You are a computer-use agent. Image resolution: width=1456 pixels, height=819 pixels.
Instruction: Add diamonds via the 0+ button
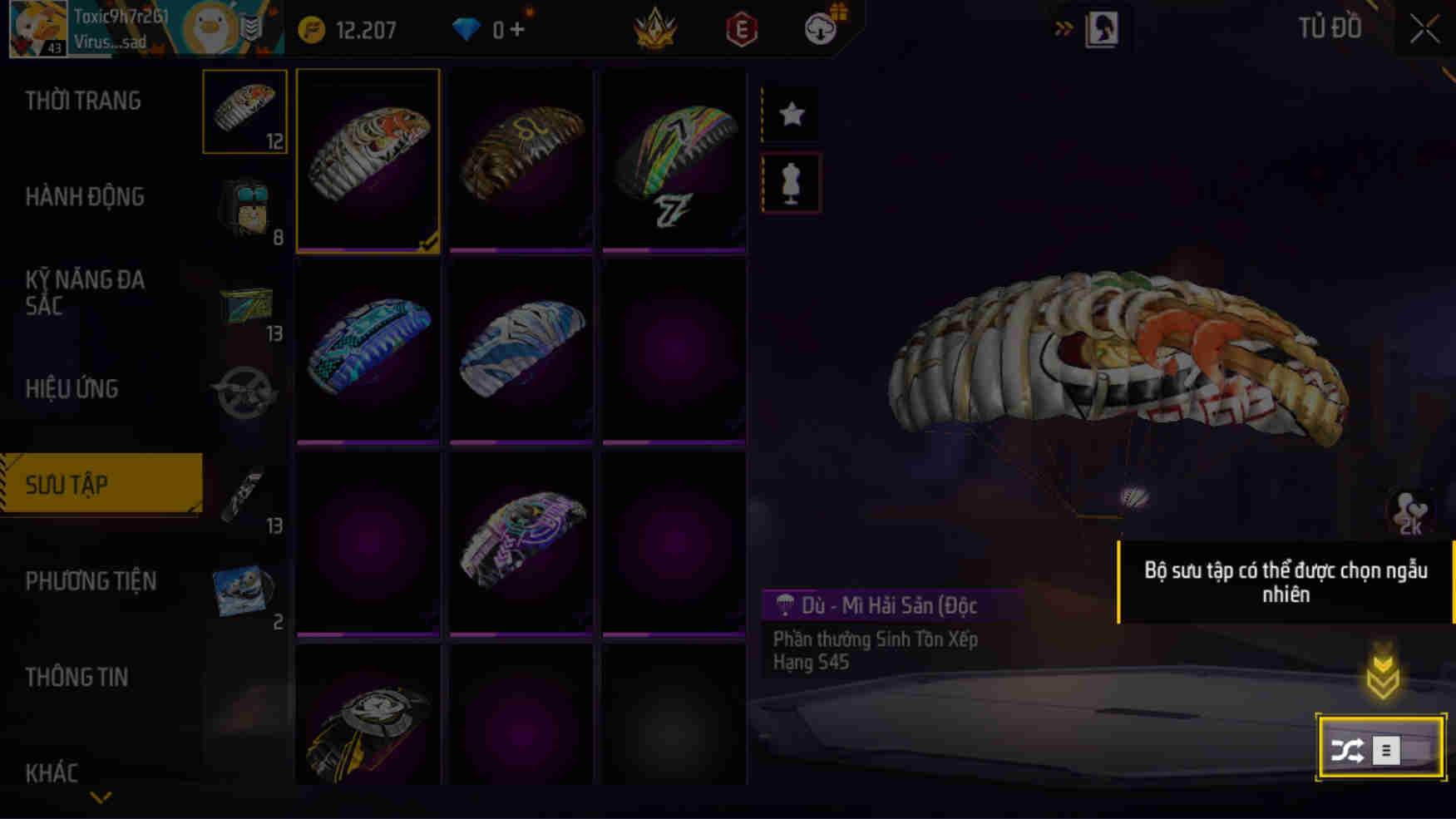tap(499, 27)
